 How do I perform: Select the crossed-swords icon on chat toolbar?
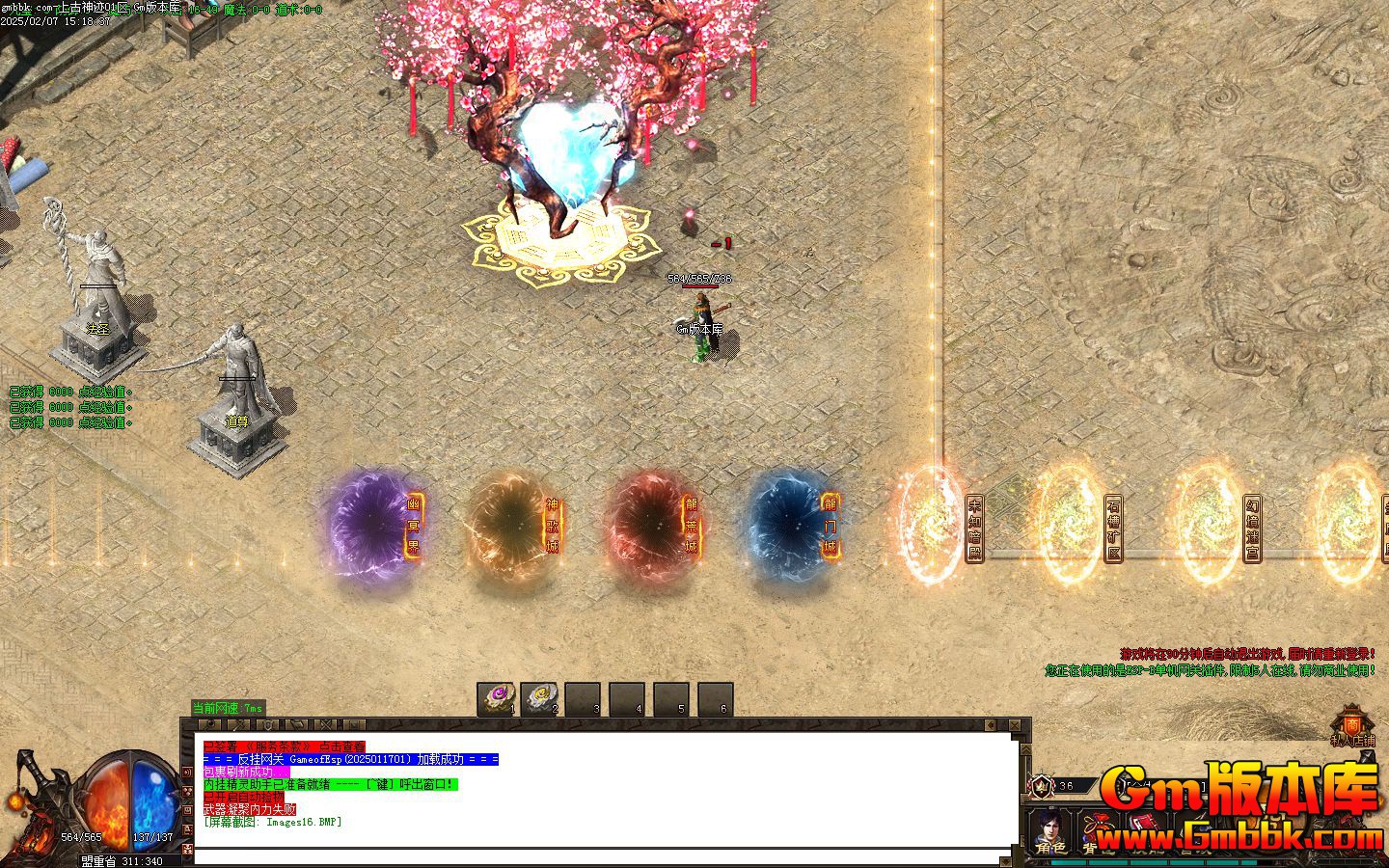click(x=326, y=724)
